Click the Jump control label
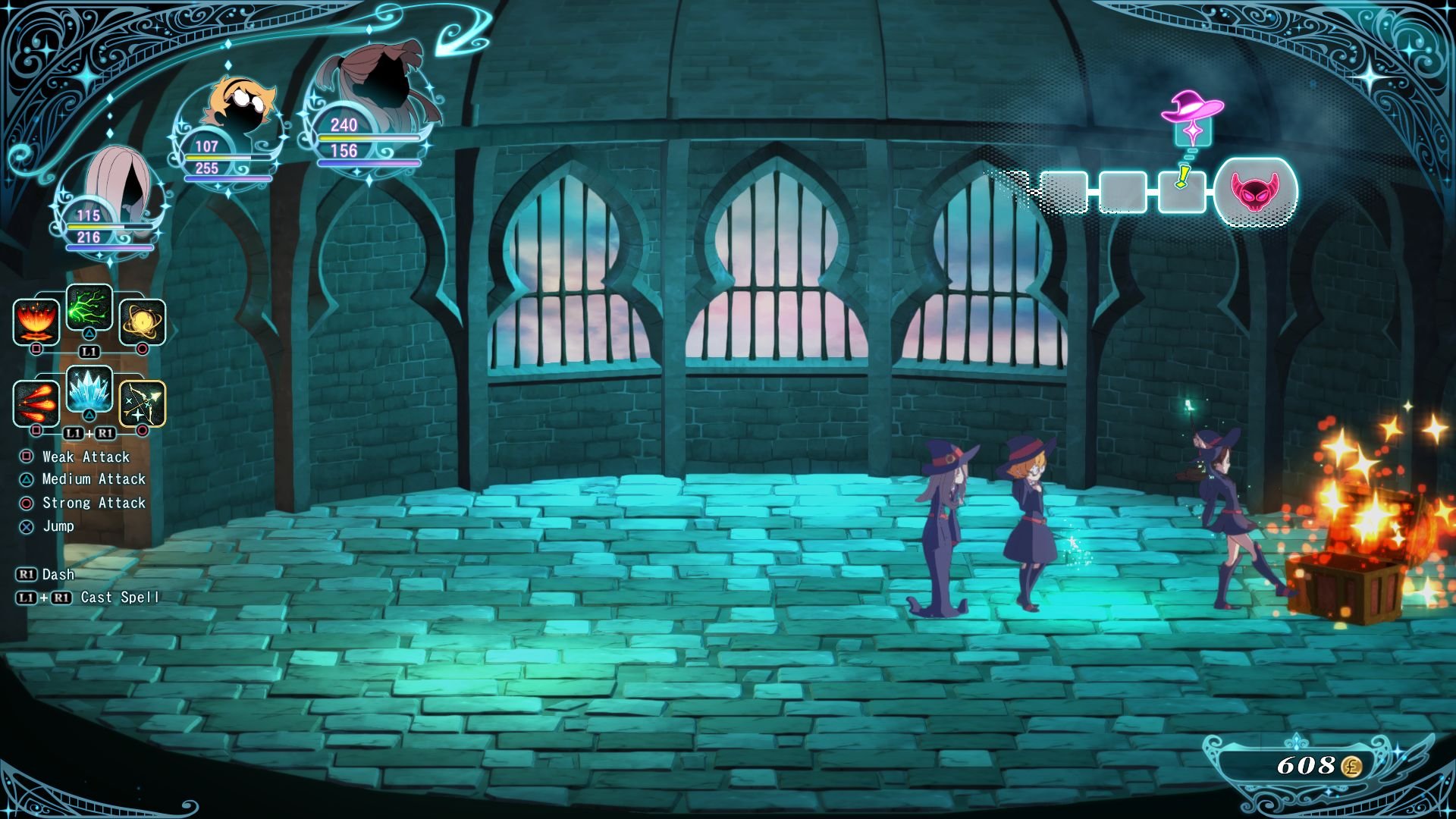This screenshot has height=819, width=1456. pyautogui.click(x=61, y=526)
